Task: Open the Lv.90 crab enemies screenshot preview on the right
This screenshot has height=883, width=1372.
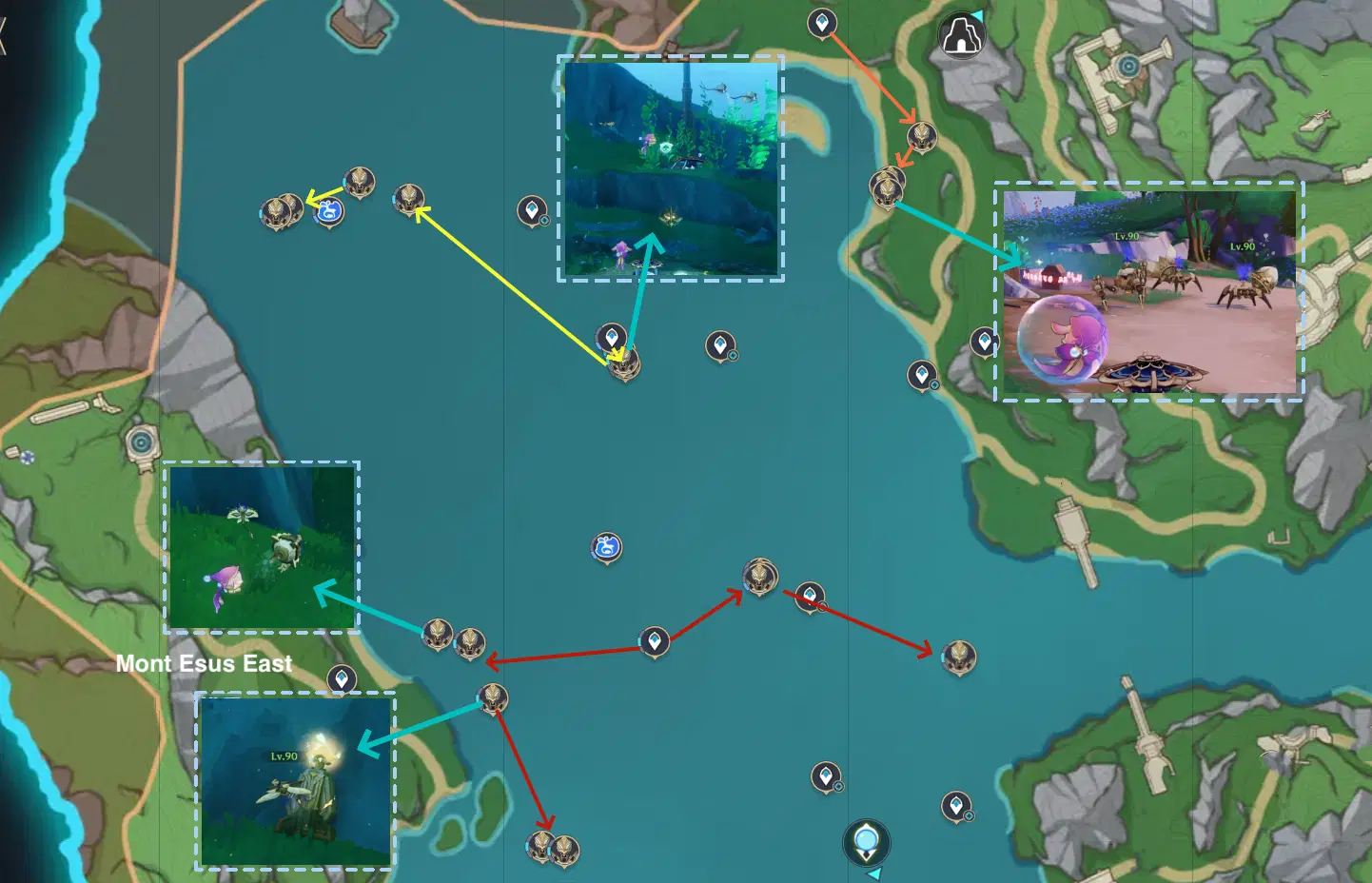Action: tap(1148, 292)
